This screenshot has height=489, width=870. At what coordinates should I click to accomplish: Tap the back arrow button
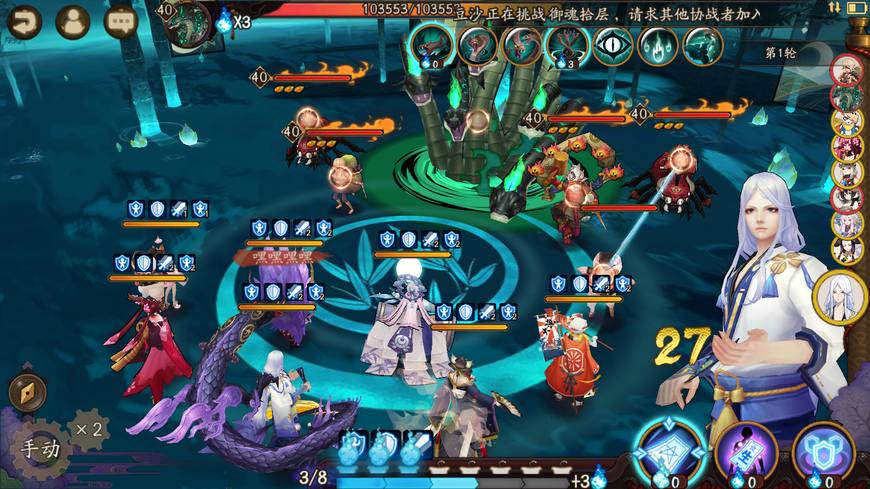click(x=24, y=21)
